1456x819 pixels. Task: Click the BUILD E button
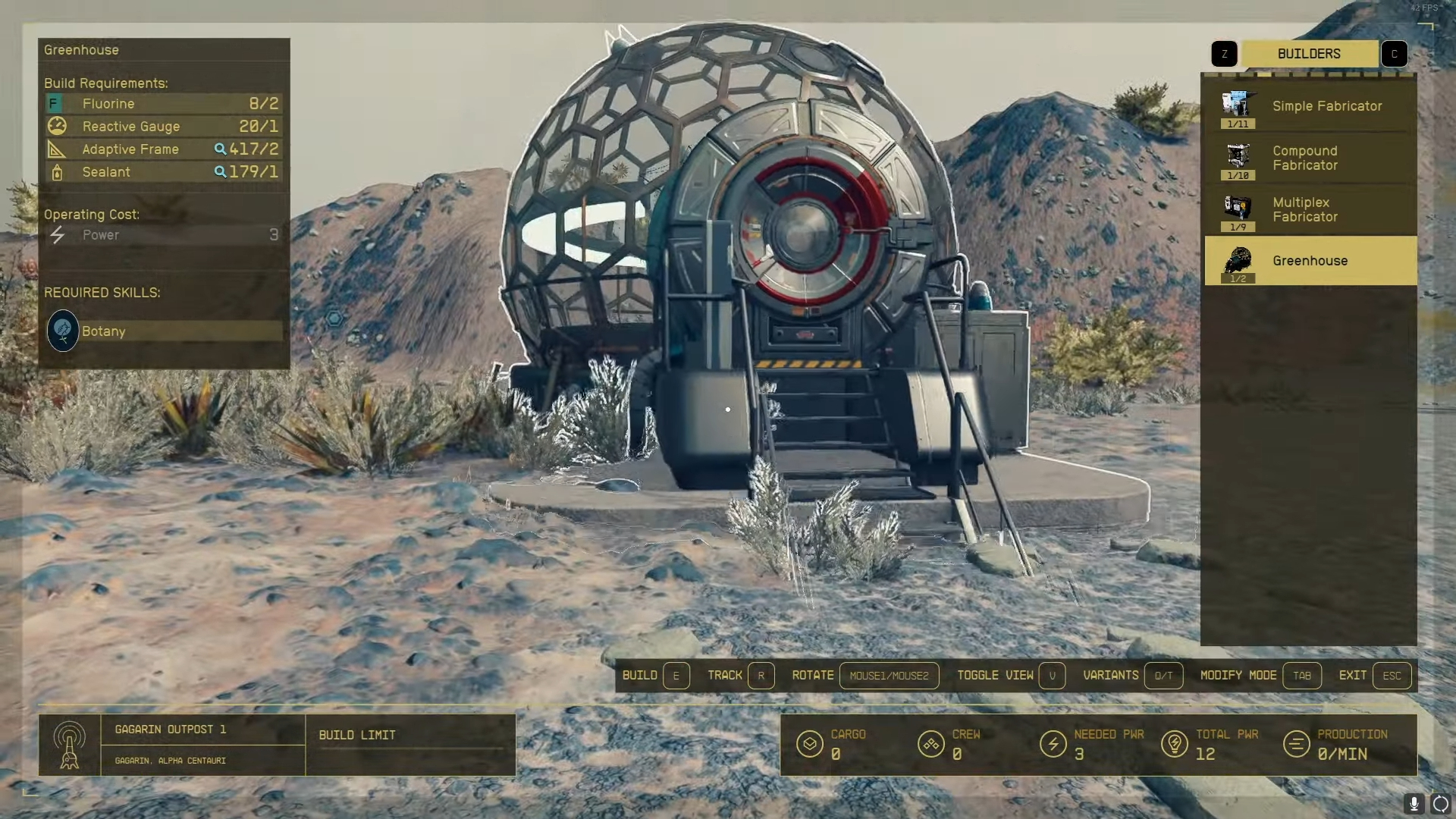[x=676, y=675]
